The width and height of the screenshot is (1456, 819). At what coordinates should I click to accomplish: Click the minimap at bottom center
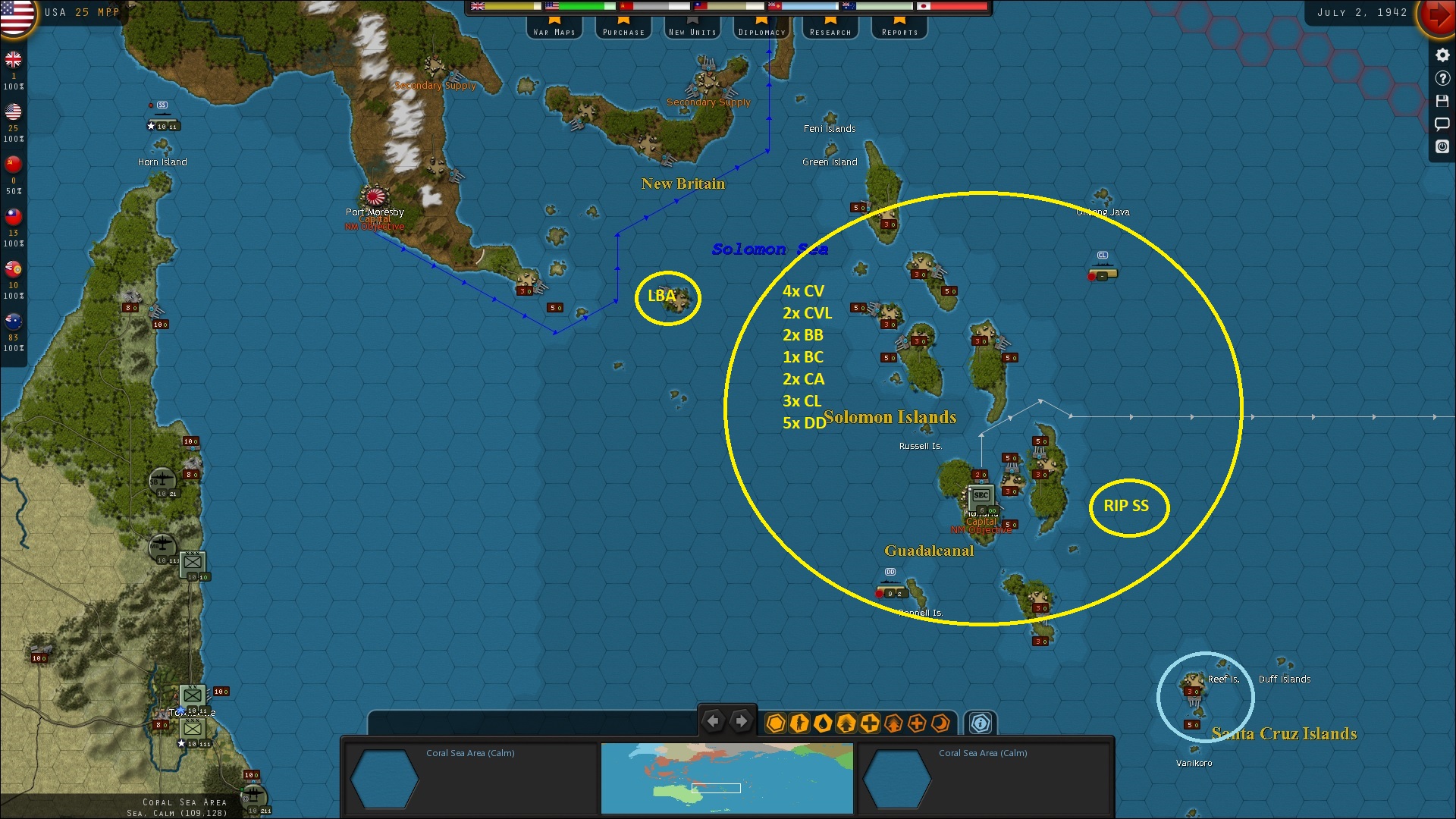[726, 779]
